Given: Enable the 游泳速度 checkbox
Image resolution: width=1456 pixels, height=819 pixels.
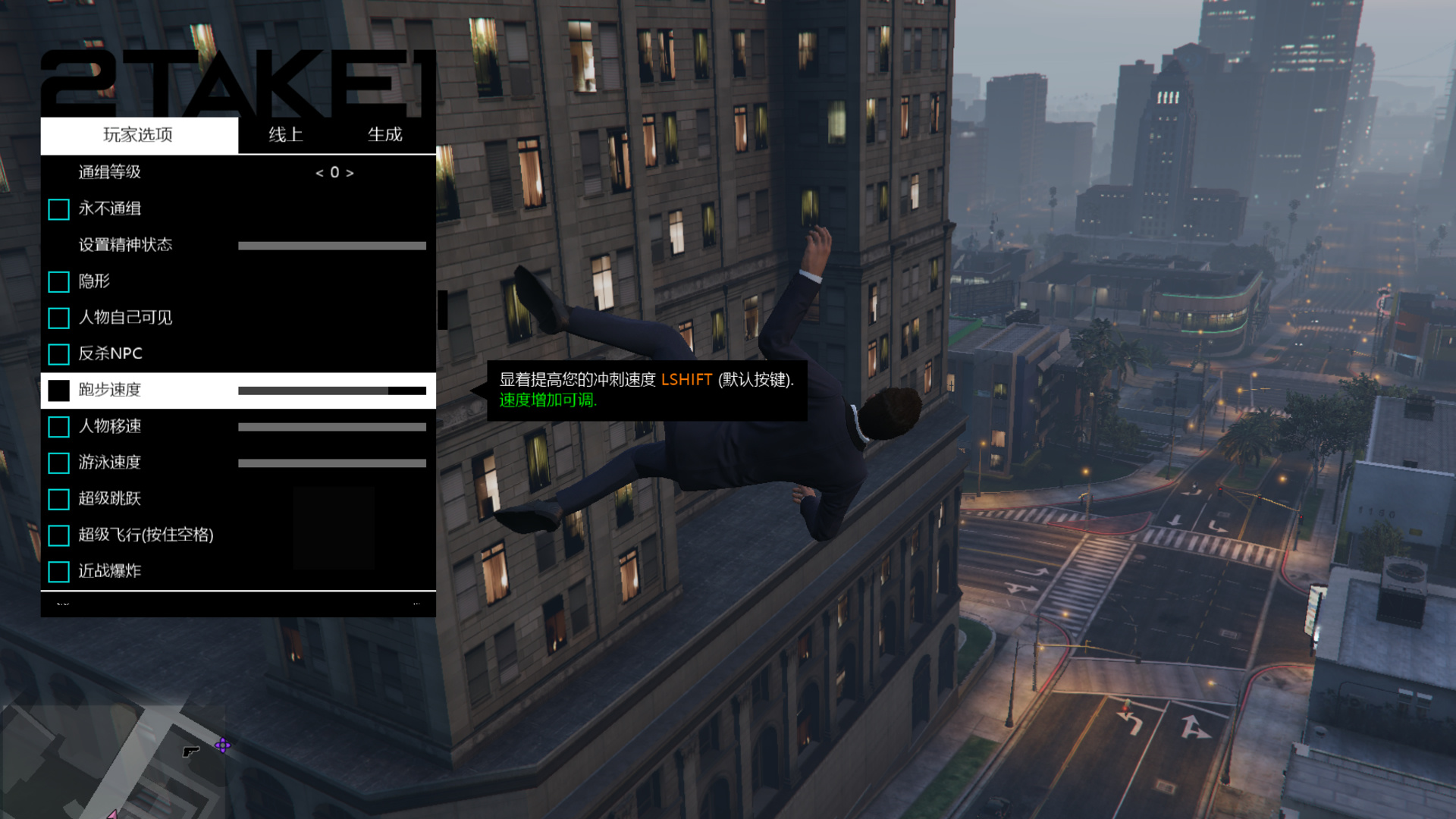Looking at the screenshot, I should (58, 463).
